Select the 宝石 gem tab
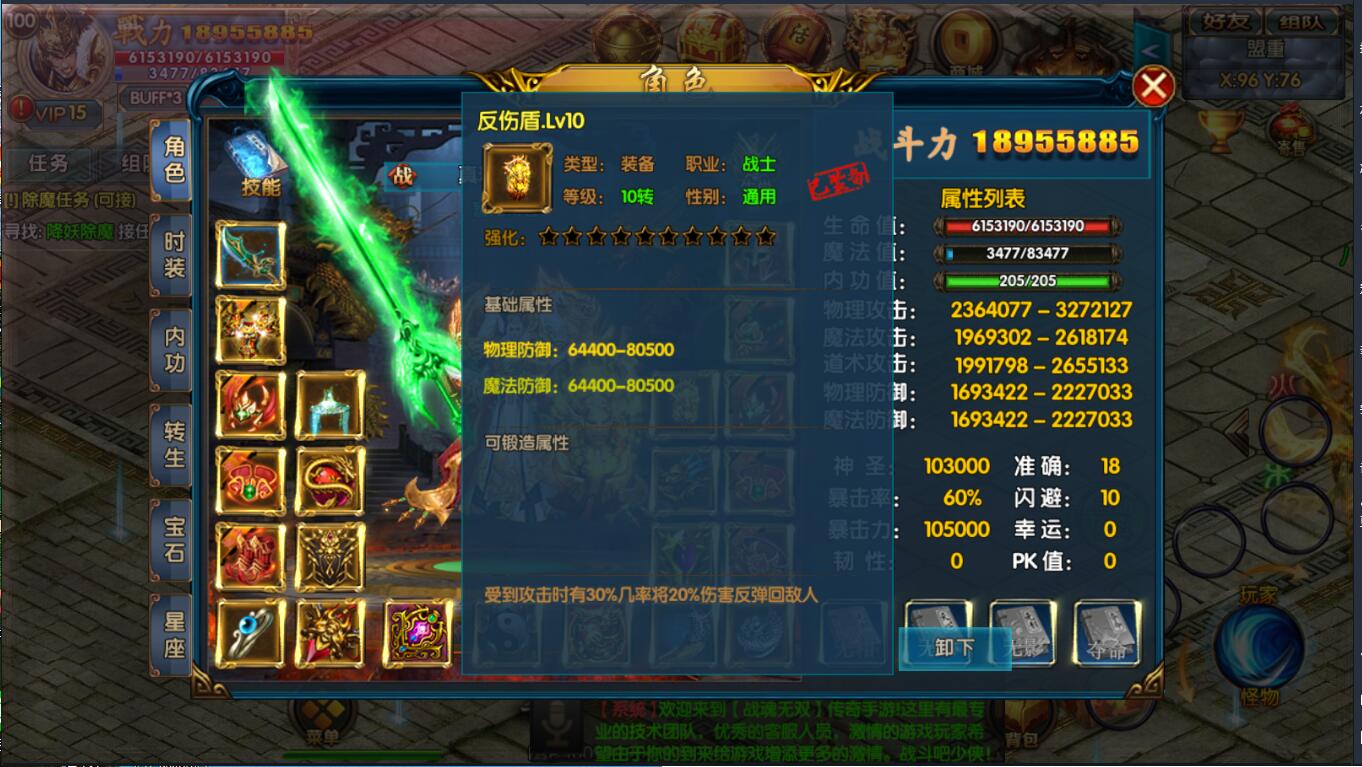 (x=174, y=539)
